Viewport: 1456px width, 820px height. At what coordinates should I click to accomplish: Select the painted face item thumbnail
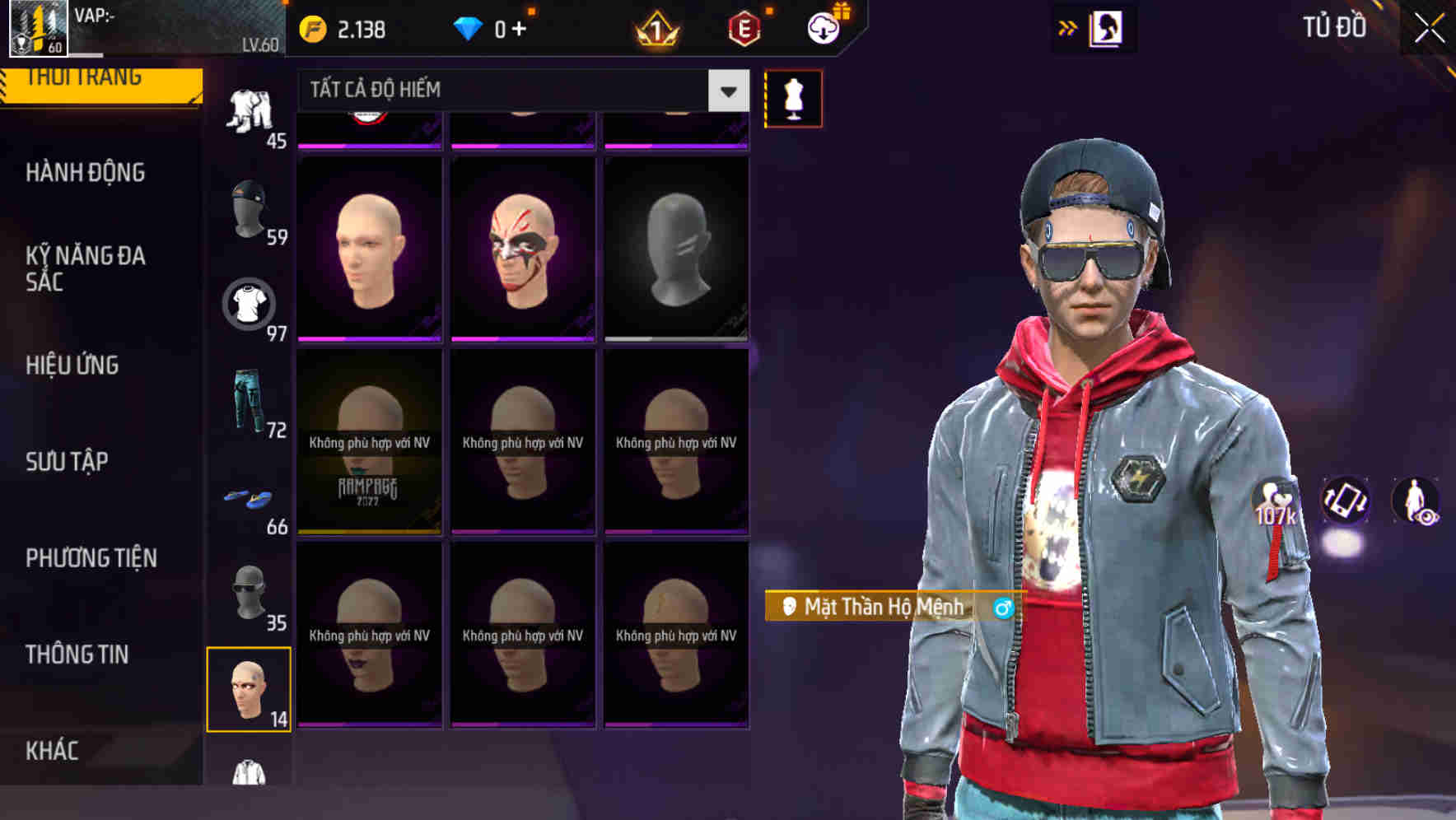click(522, 247)
